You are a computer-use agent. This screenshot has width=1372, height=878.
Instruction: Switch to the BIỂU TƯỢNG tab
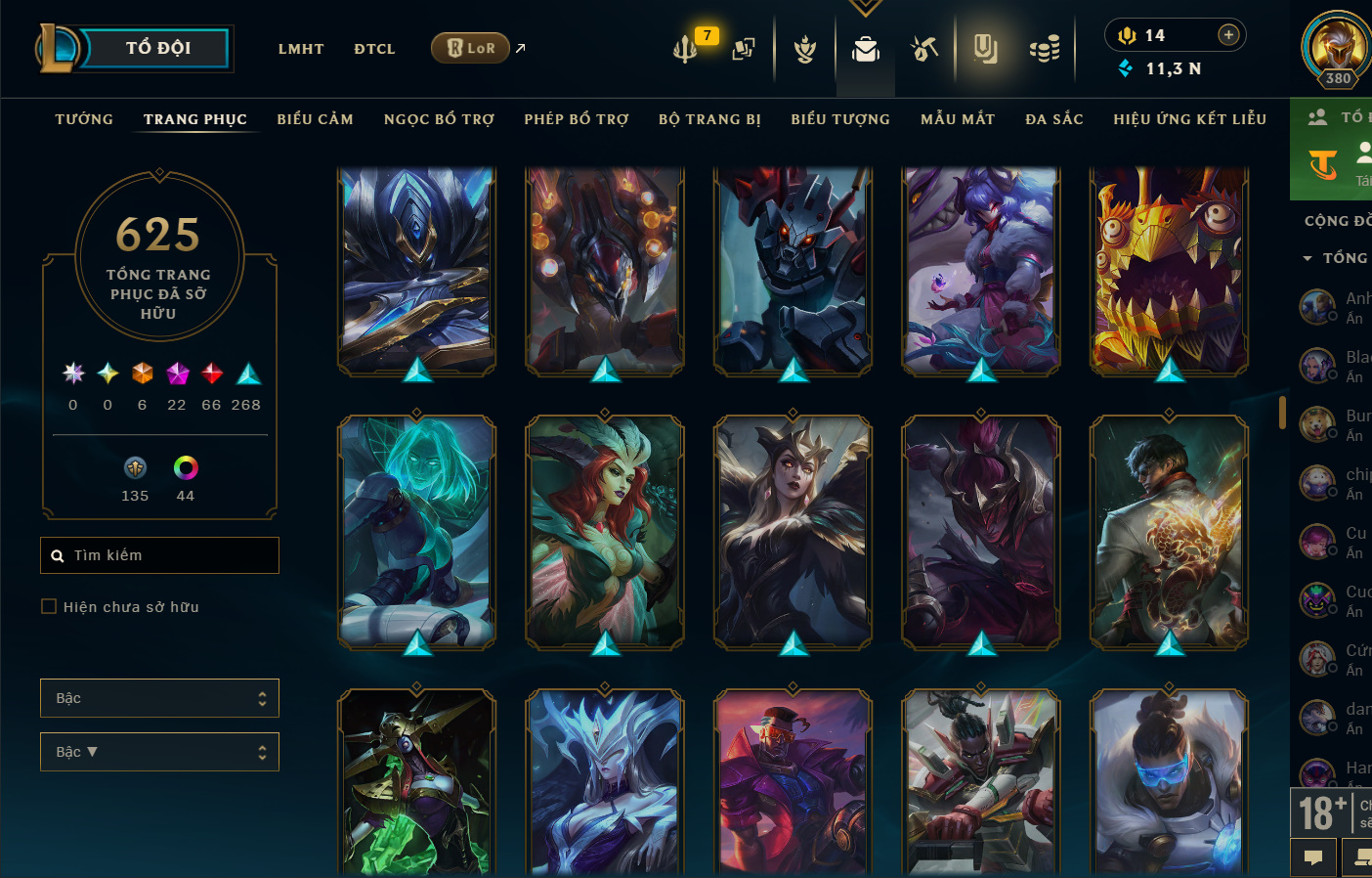840,119
